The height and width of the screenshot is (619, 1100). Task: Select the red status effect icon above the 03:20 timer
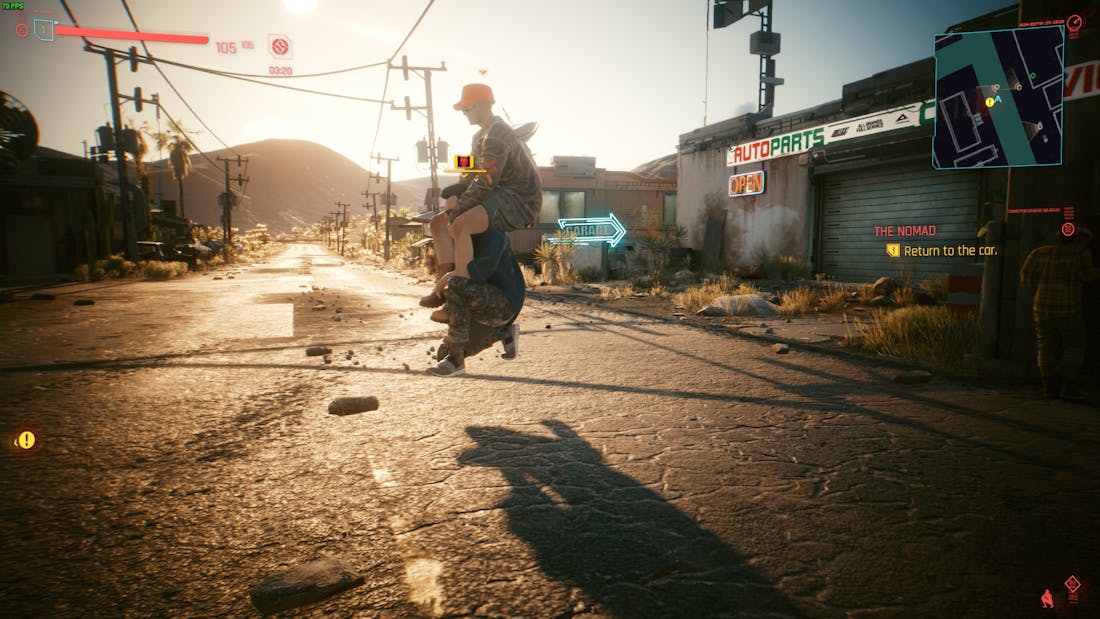click(x=279, y=46)
